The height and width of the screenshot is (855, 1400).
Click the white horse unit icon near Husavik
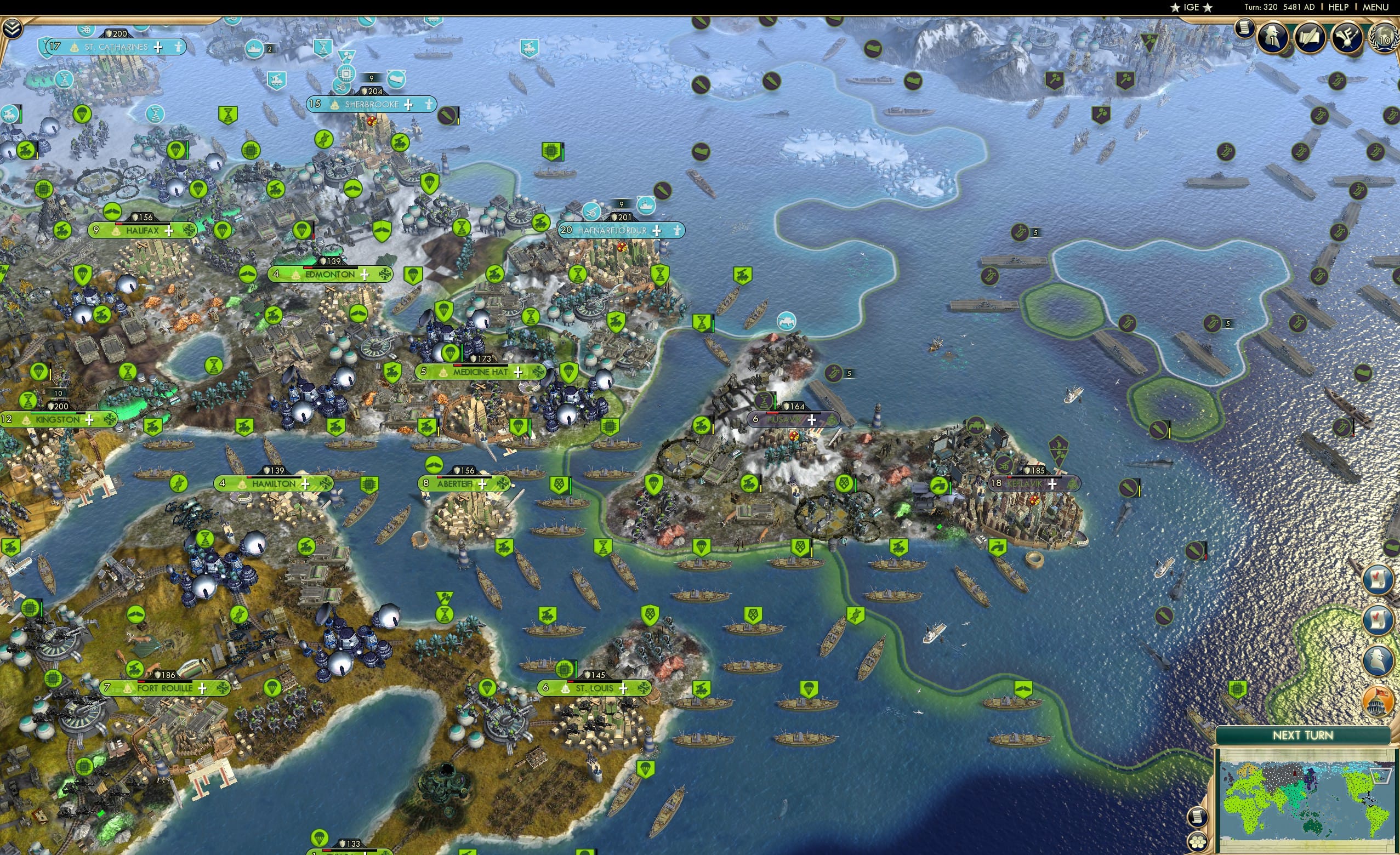pos(787,321)
